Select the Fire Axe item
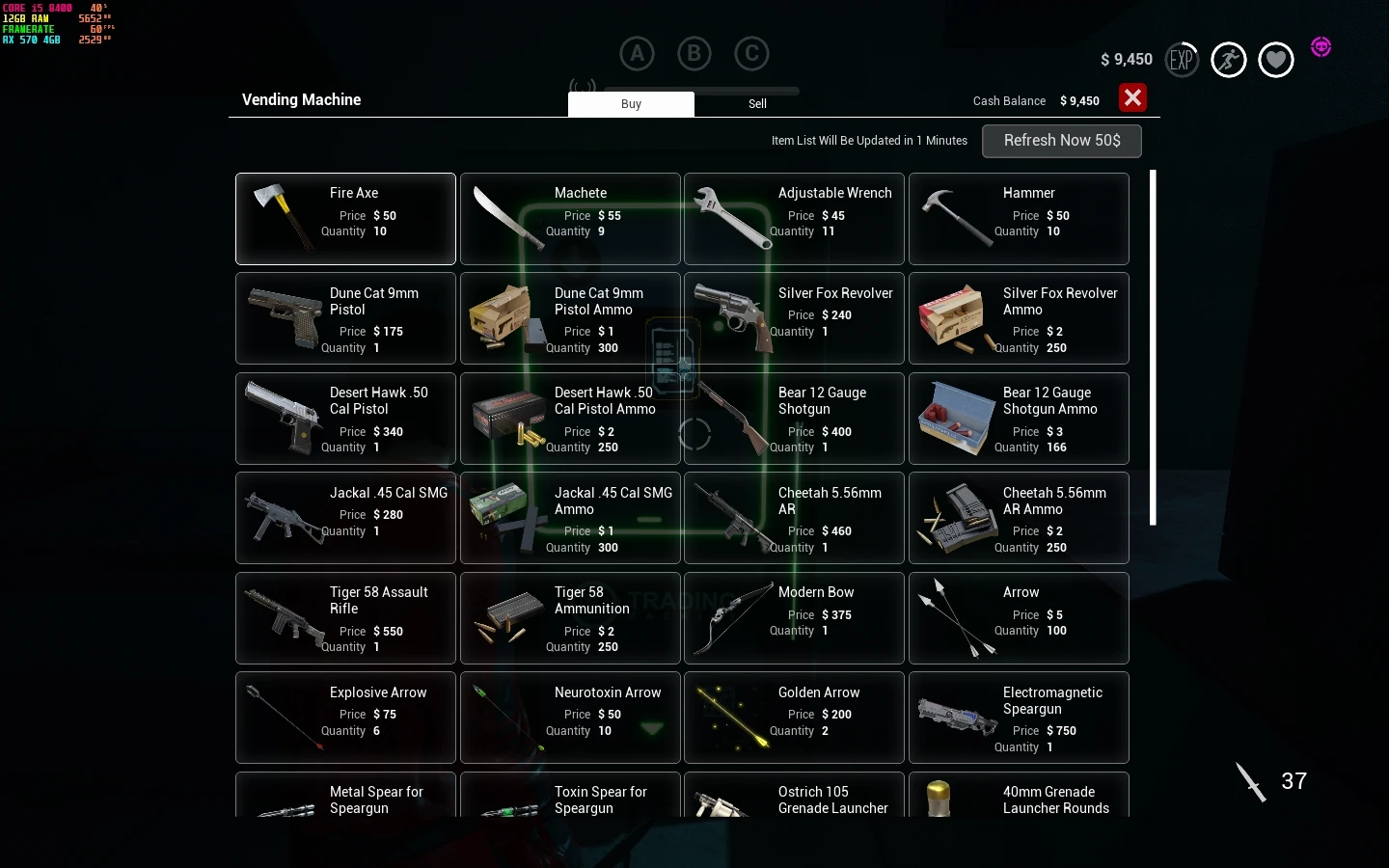This screenshot has height=868, width=1389. point(345,219)
